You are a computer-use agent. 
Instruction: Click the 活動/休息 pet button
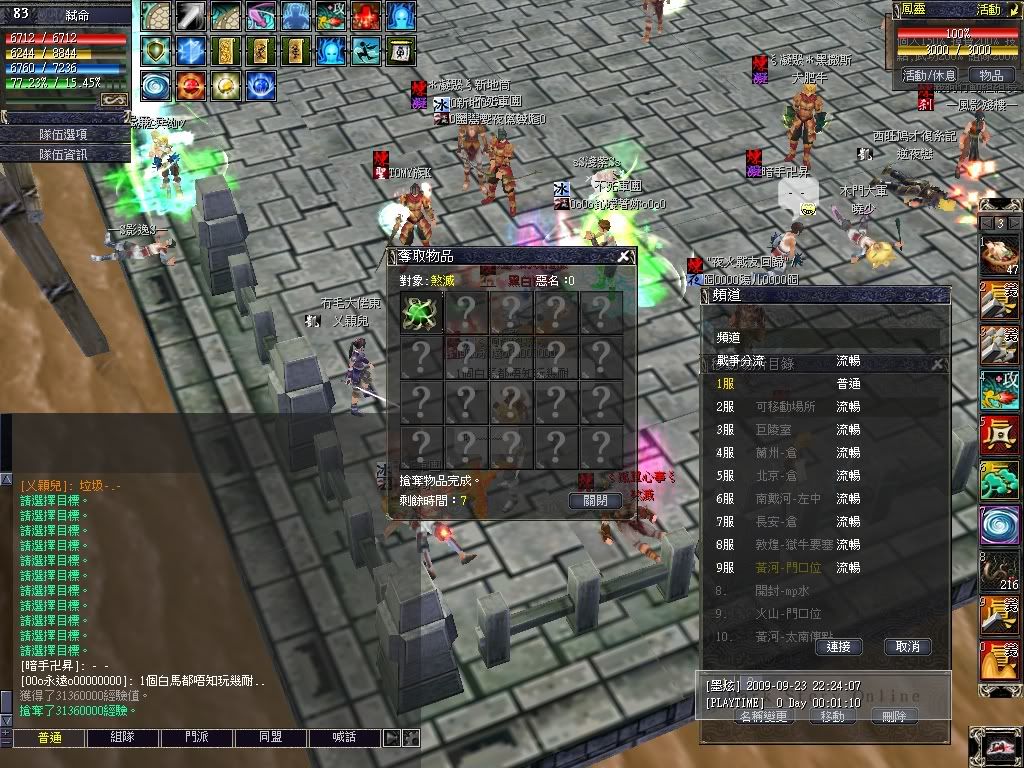[x=929, y=75]
